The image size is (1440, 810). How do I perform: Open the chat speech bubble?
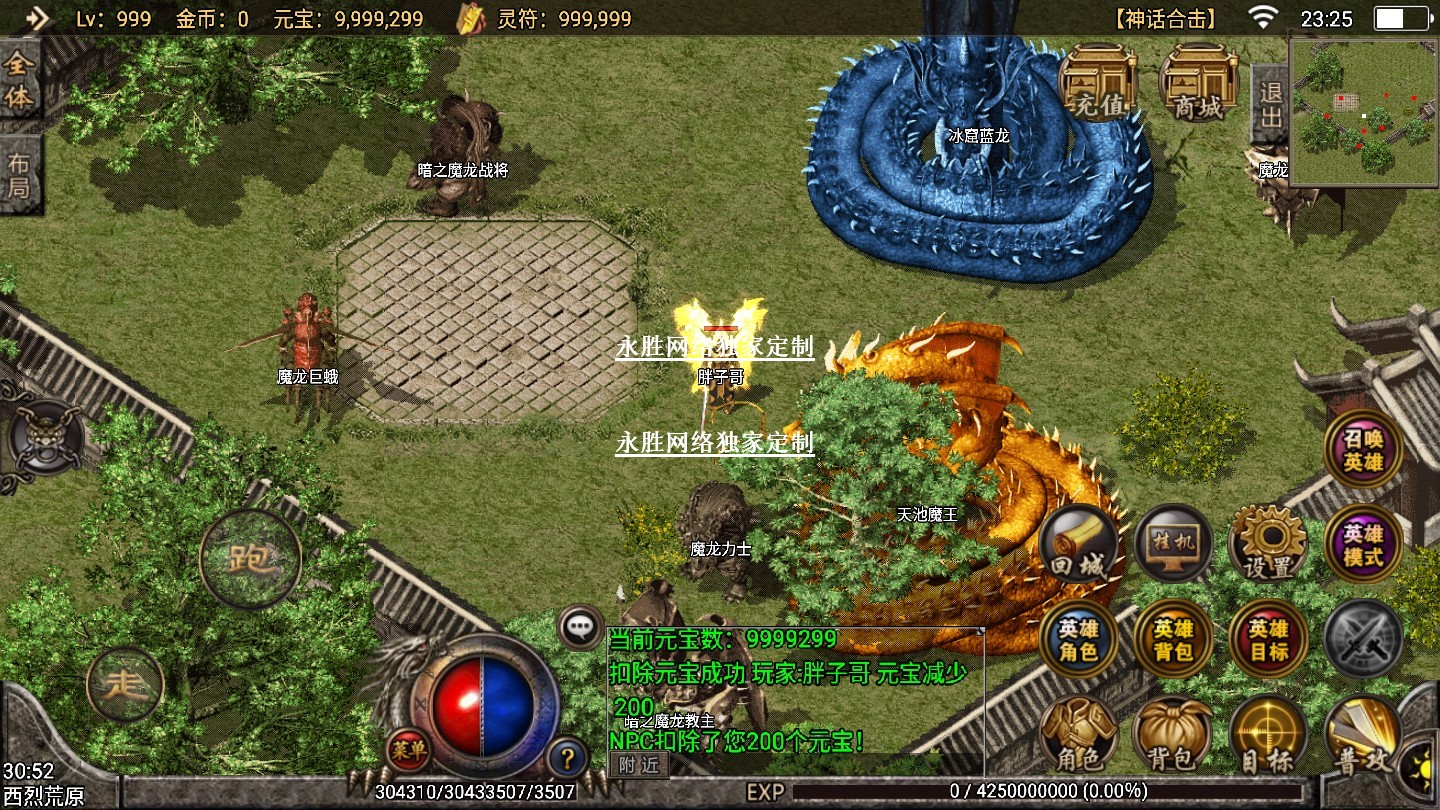[580, 628]
